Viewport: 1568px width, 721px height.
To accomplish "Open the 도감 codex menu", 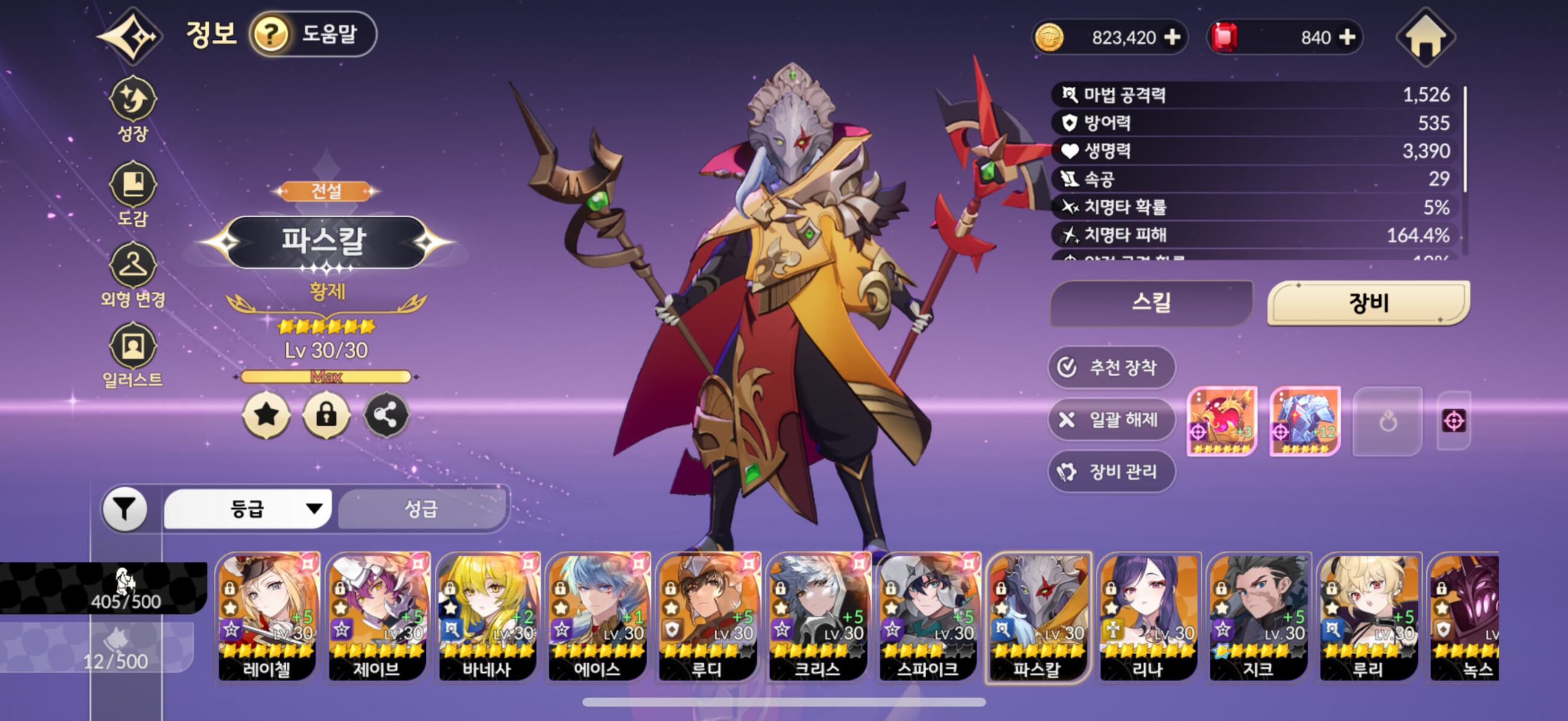I will point(133,192).
